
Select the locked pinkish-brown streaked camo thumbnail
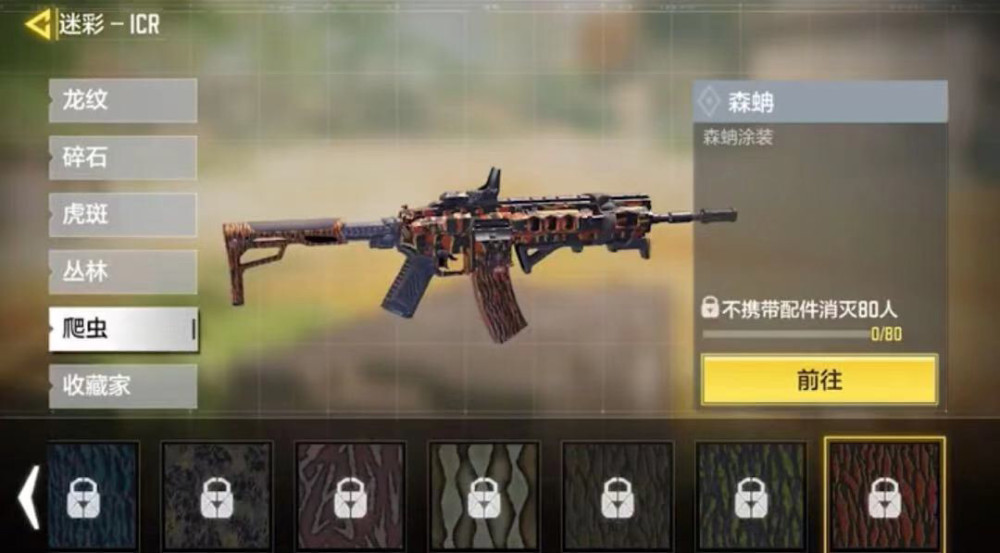pyautogui.click(x=350, y=496)
